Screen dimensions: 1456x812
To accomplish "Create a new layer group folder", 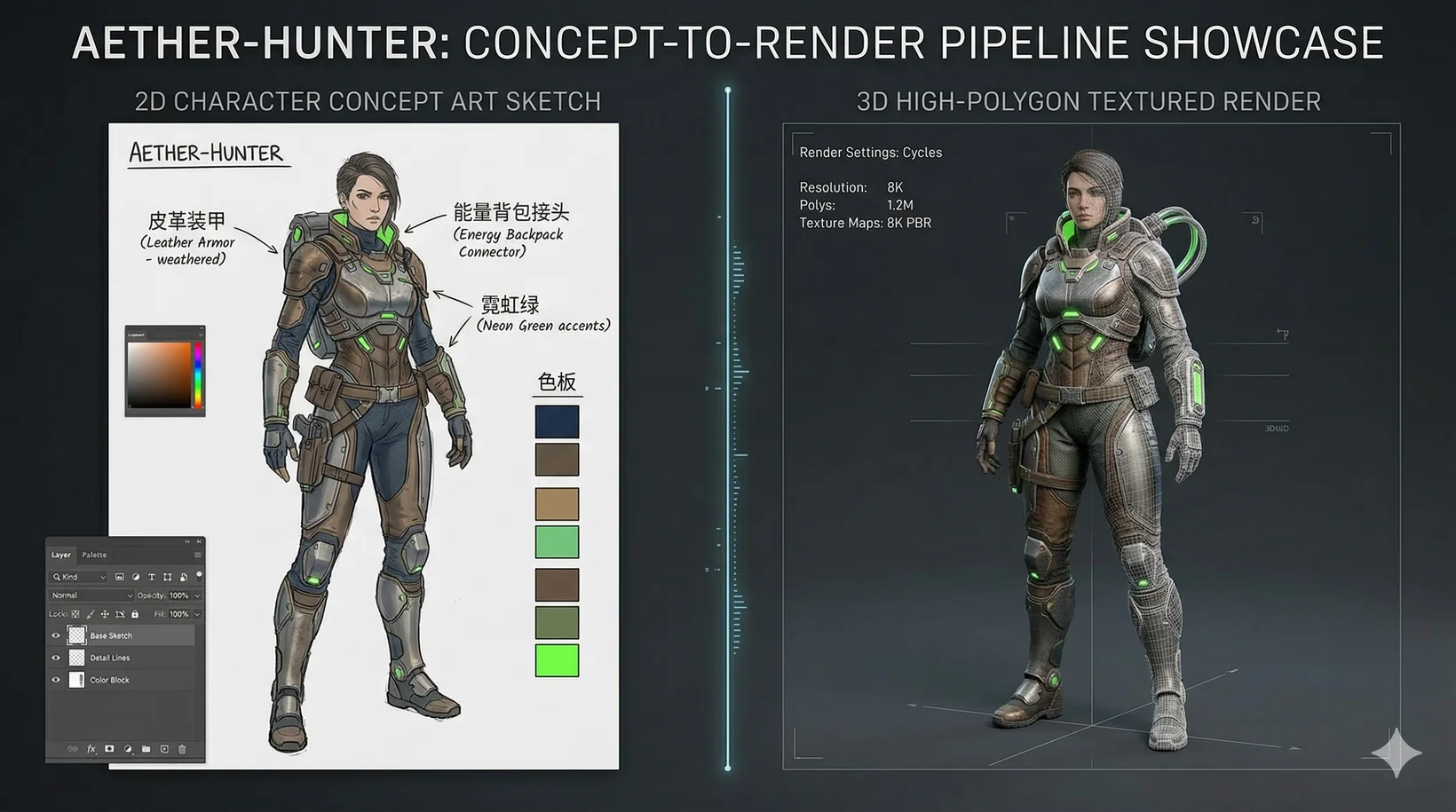I will pyautogui.click(x=146, y=749).
